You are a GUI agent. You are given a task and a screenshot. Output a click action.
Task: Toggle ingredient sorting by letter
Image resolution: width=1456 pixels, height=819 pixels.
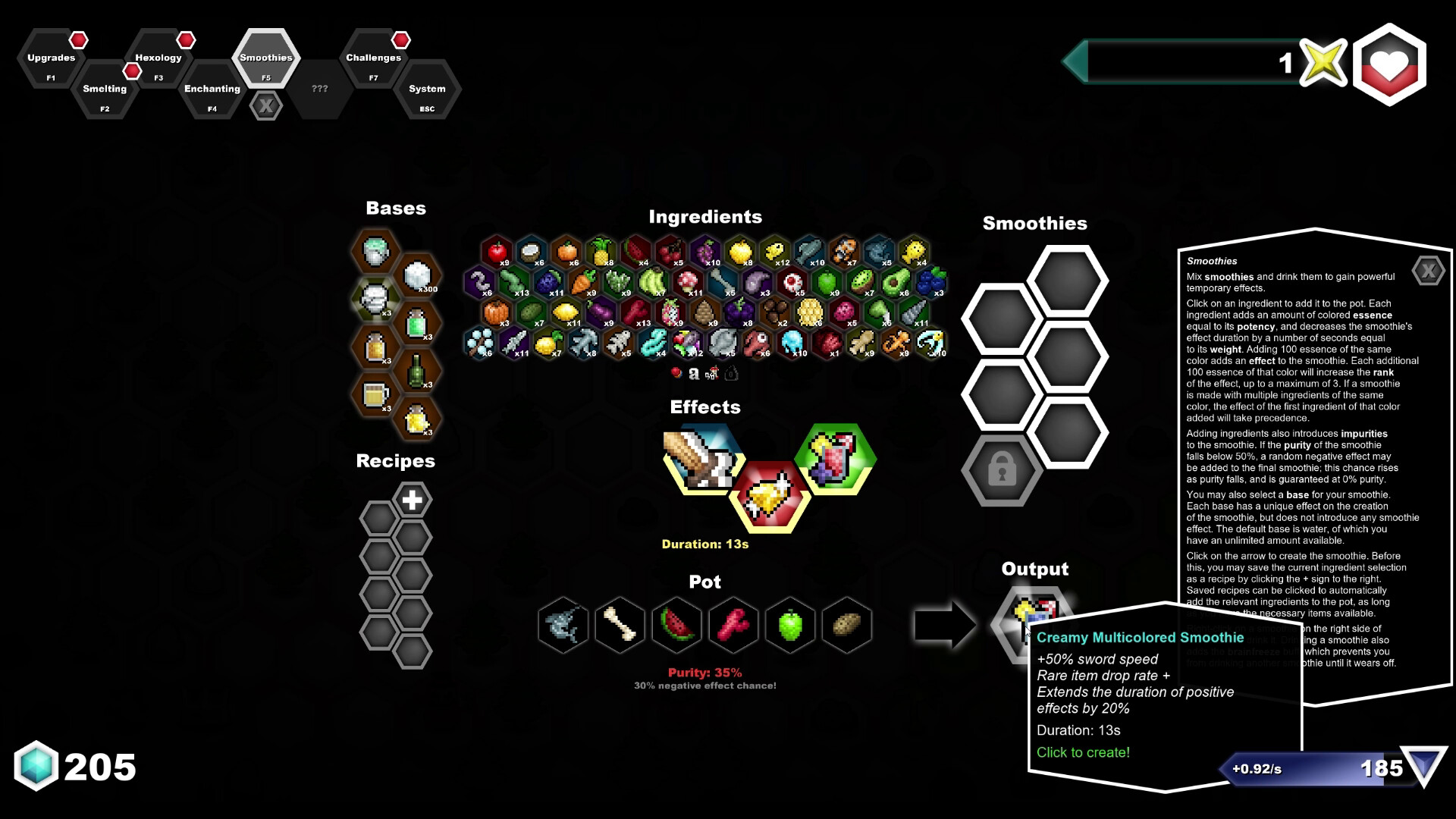(694, 373)
